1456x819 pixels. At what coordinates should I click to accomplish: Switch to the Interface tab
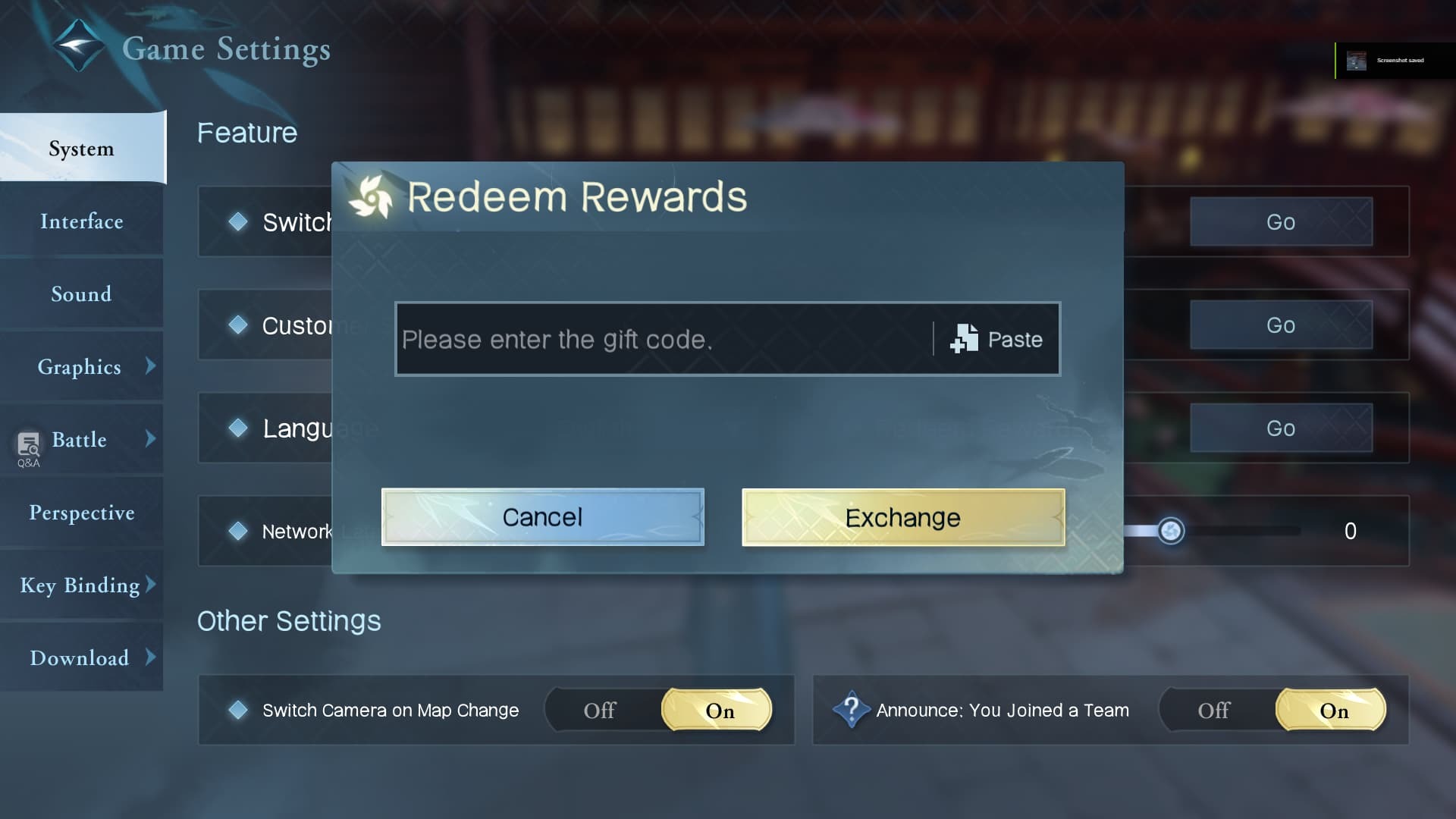81,221
